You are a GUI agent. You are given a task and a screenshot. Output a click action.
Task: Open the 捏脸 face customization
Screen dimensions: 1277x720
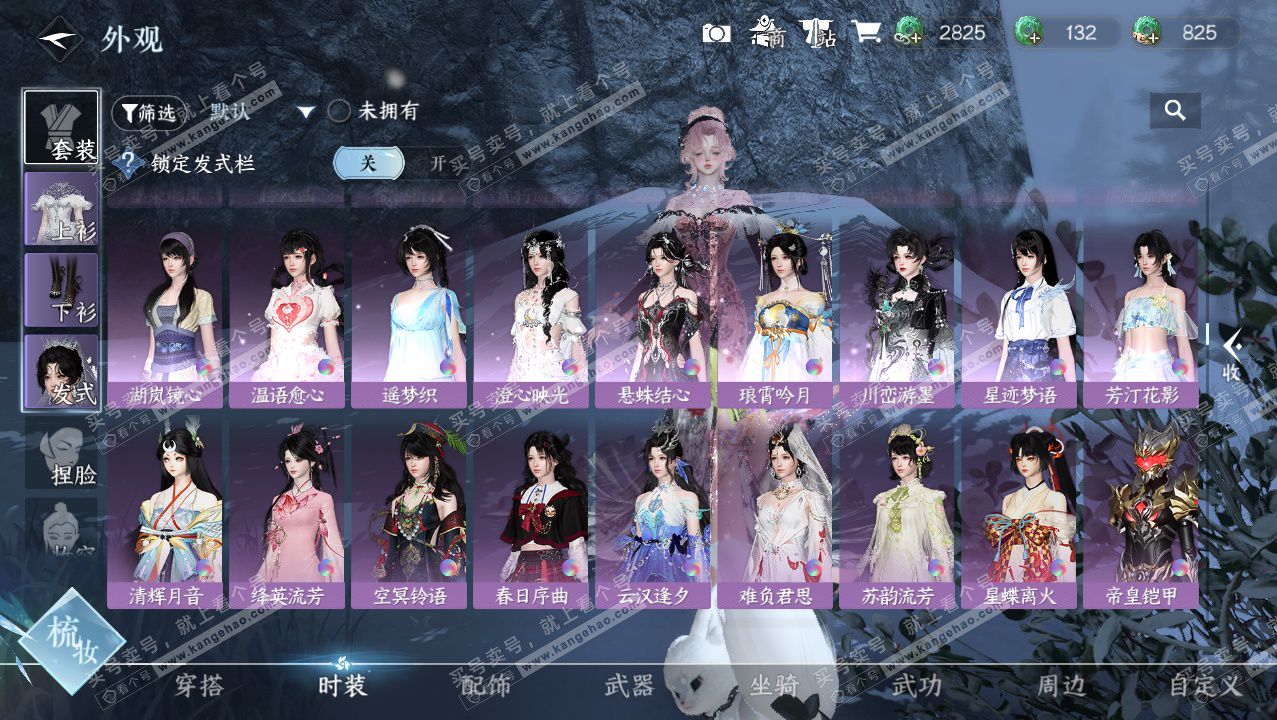pyautogui.click(x=62, y=453)
